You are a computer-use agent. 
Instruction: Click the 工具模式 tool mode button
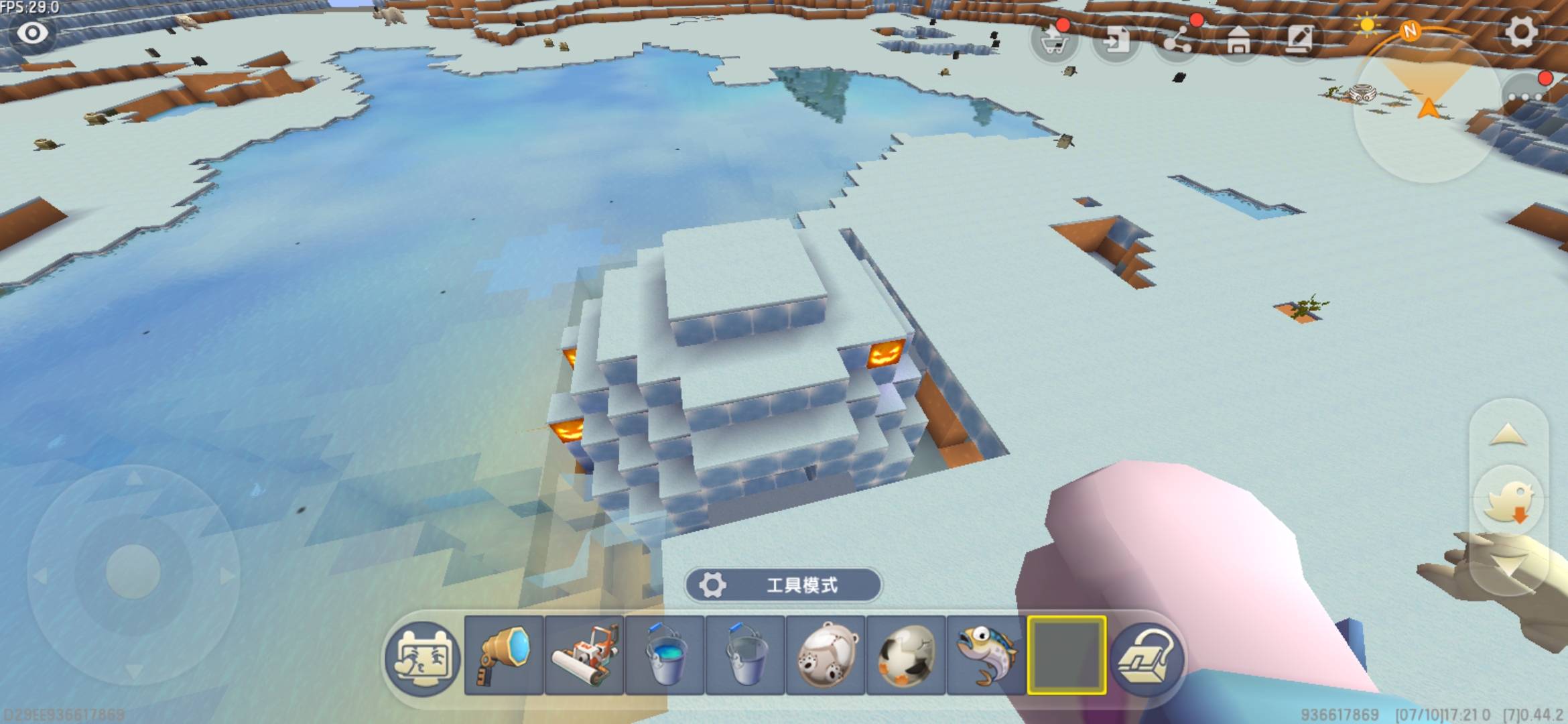pos(783,585)
